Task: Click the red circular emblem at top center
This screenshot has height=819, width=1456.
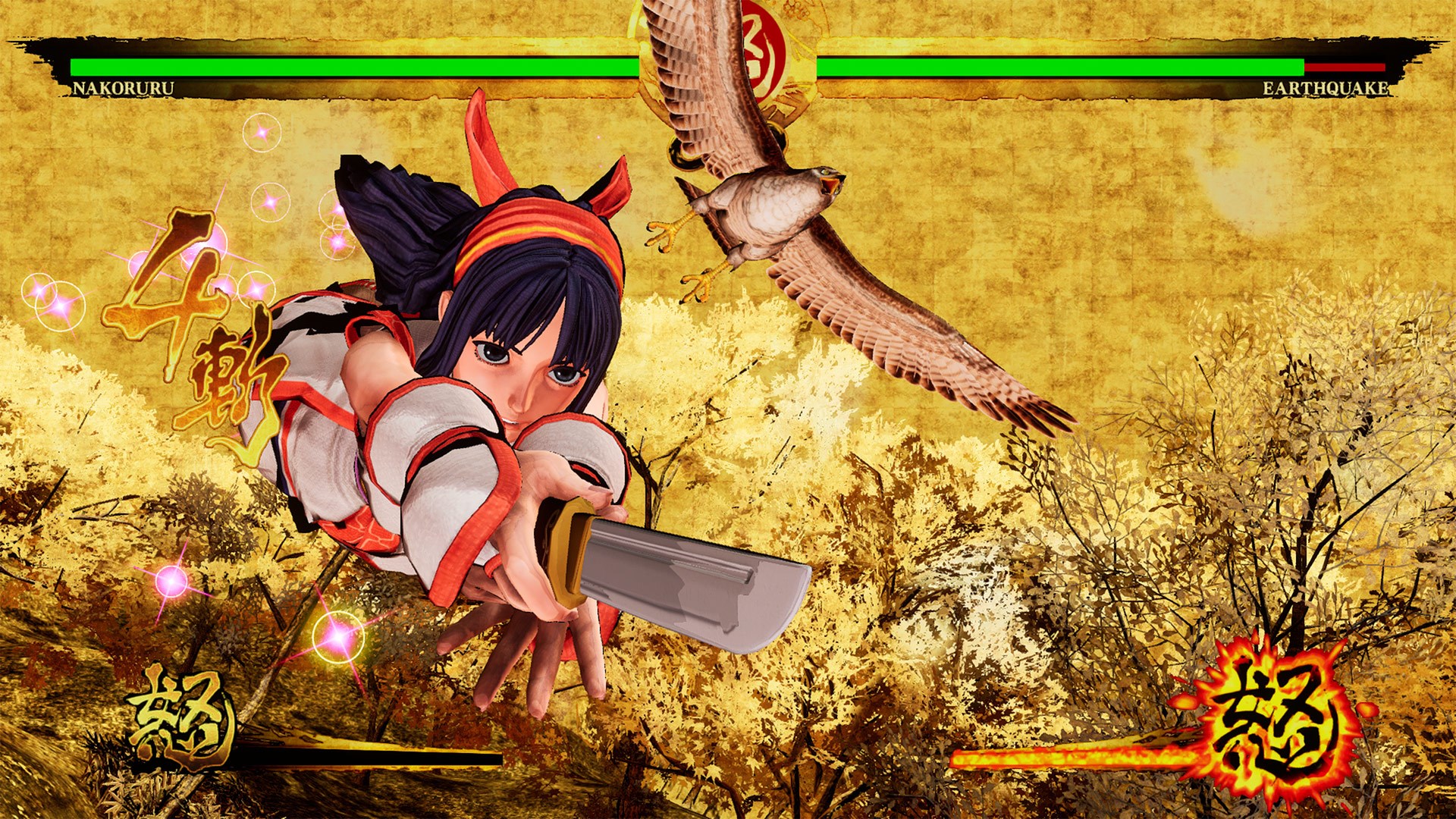Action: pos(764,45)
